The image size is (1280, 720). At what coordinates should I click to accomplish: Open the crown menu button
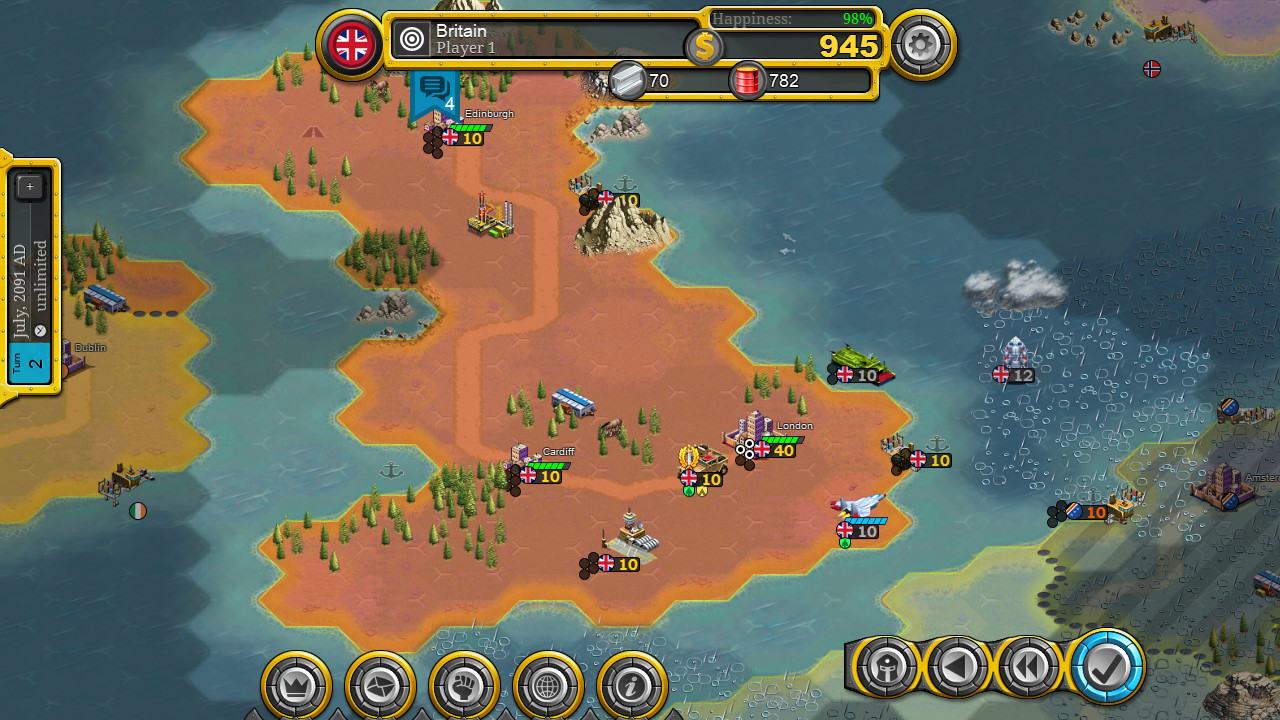click(x=297, y=686)
